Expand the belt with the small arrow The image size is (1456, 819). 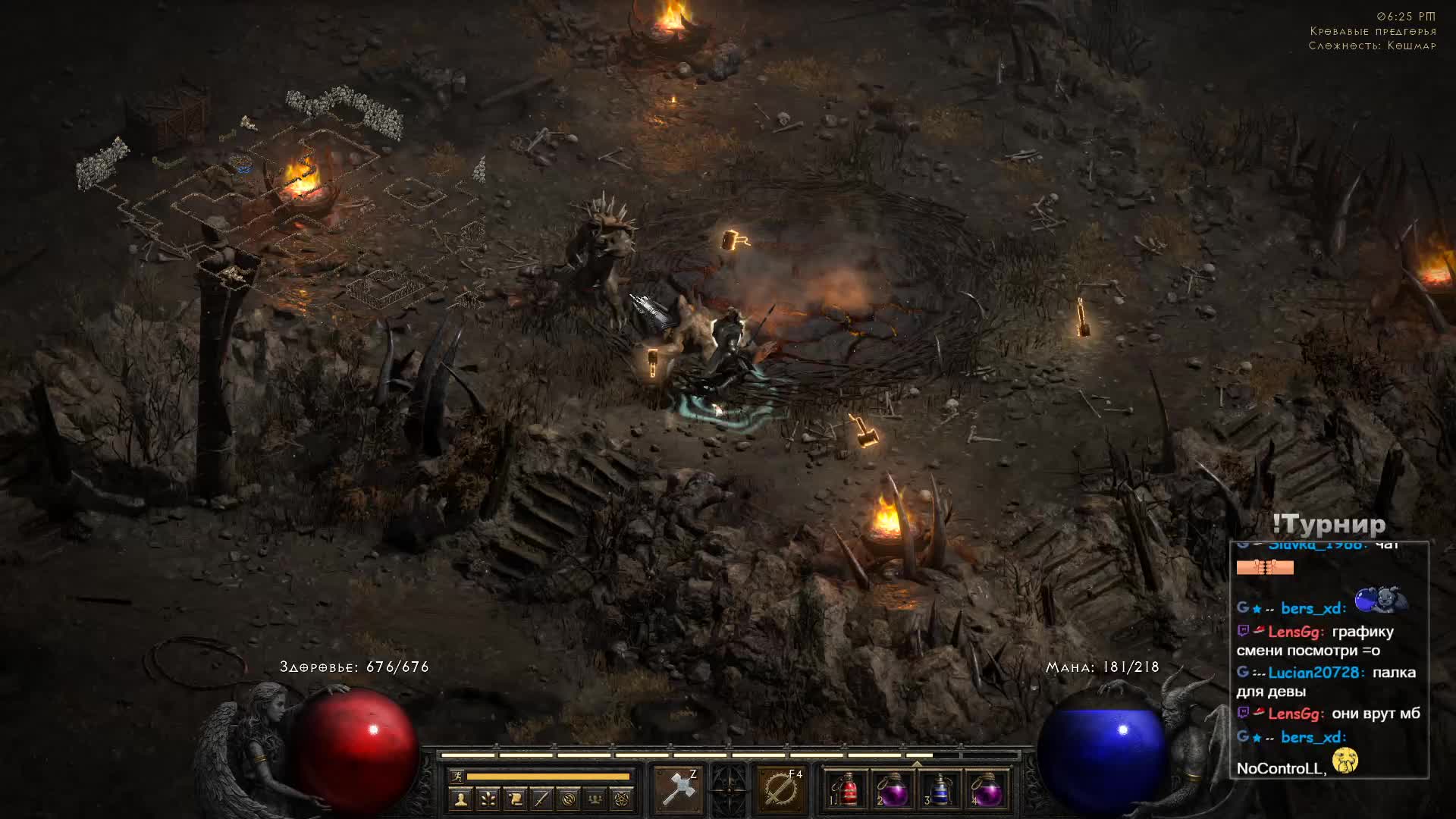pos(916,764)
